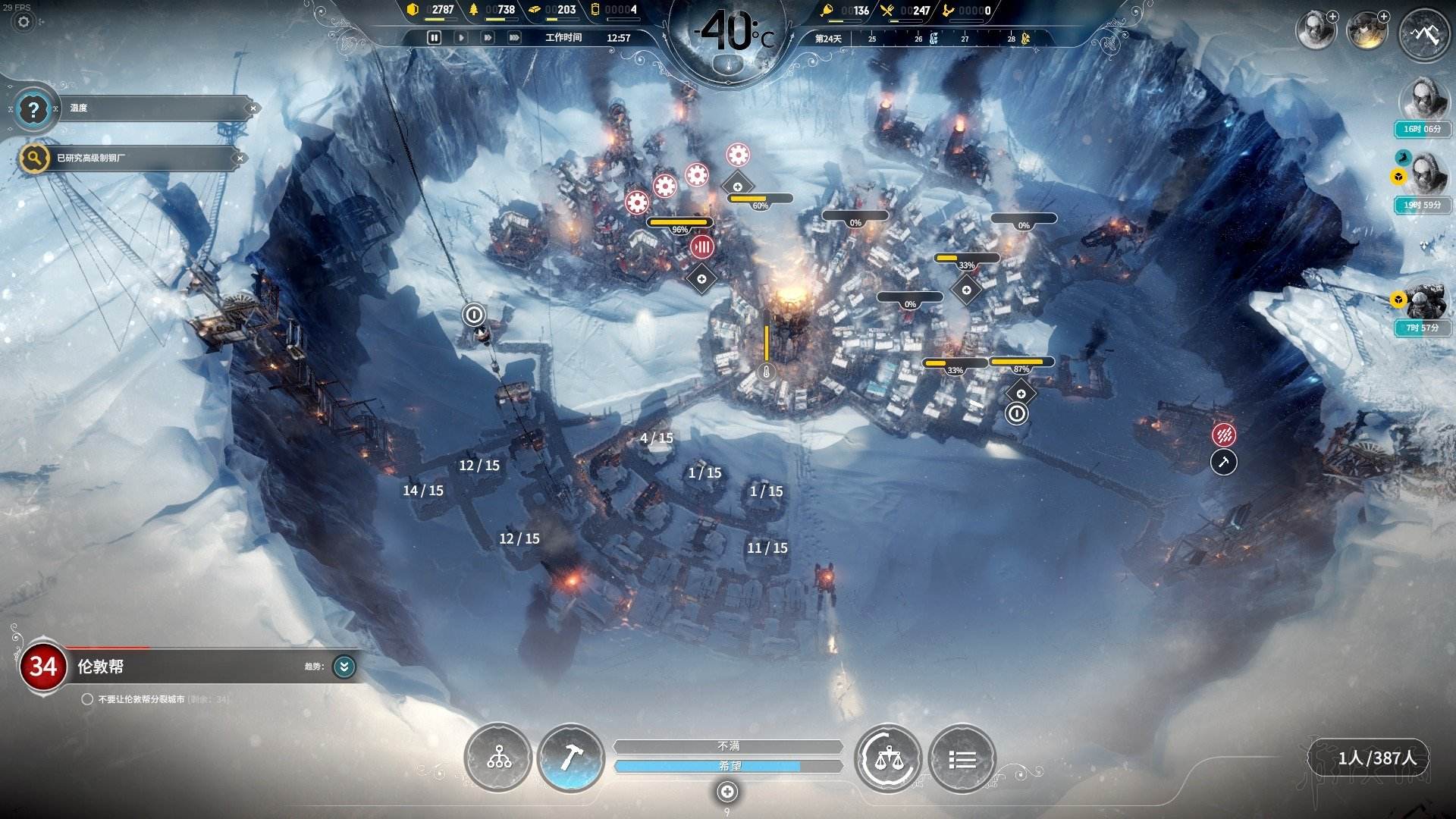The width and height of the screenshot is (1456, 819).
Task: Set game speed to normal play
Action: [460, 37]
